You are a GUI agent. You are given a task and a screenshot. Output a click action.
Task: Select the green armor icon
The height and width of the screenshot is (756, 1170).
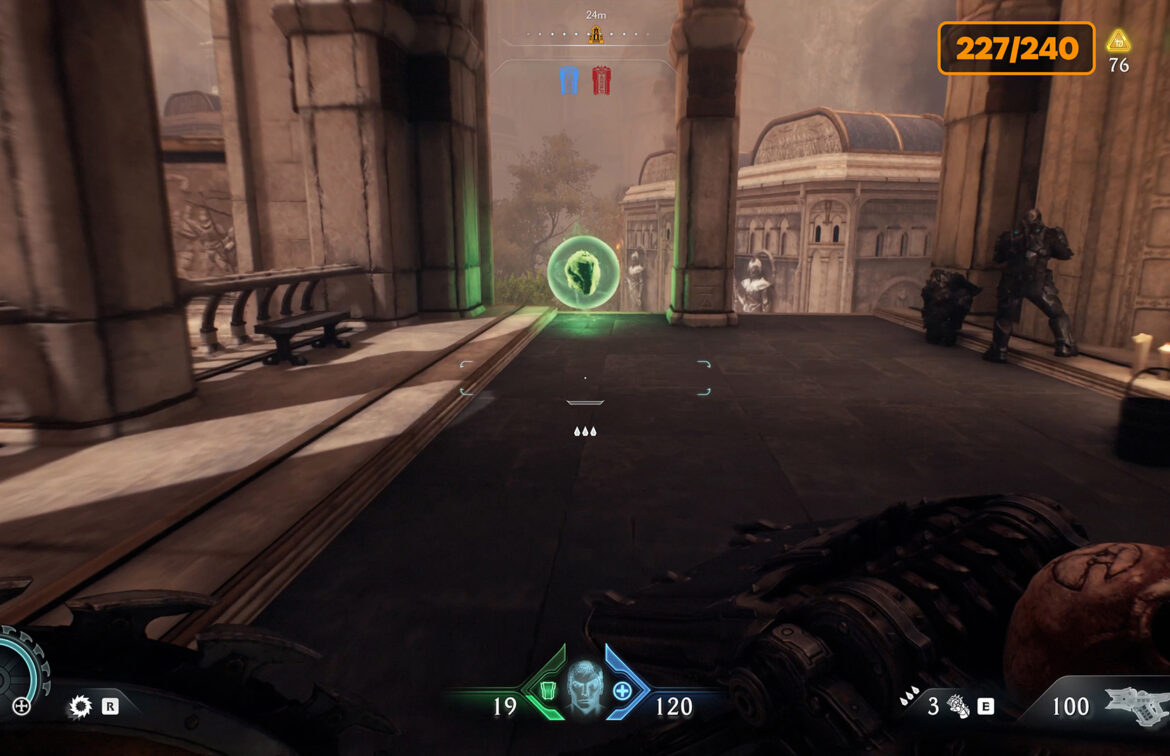545,690
